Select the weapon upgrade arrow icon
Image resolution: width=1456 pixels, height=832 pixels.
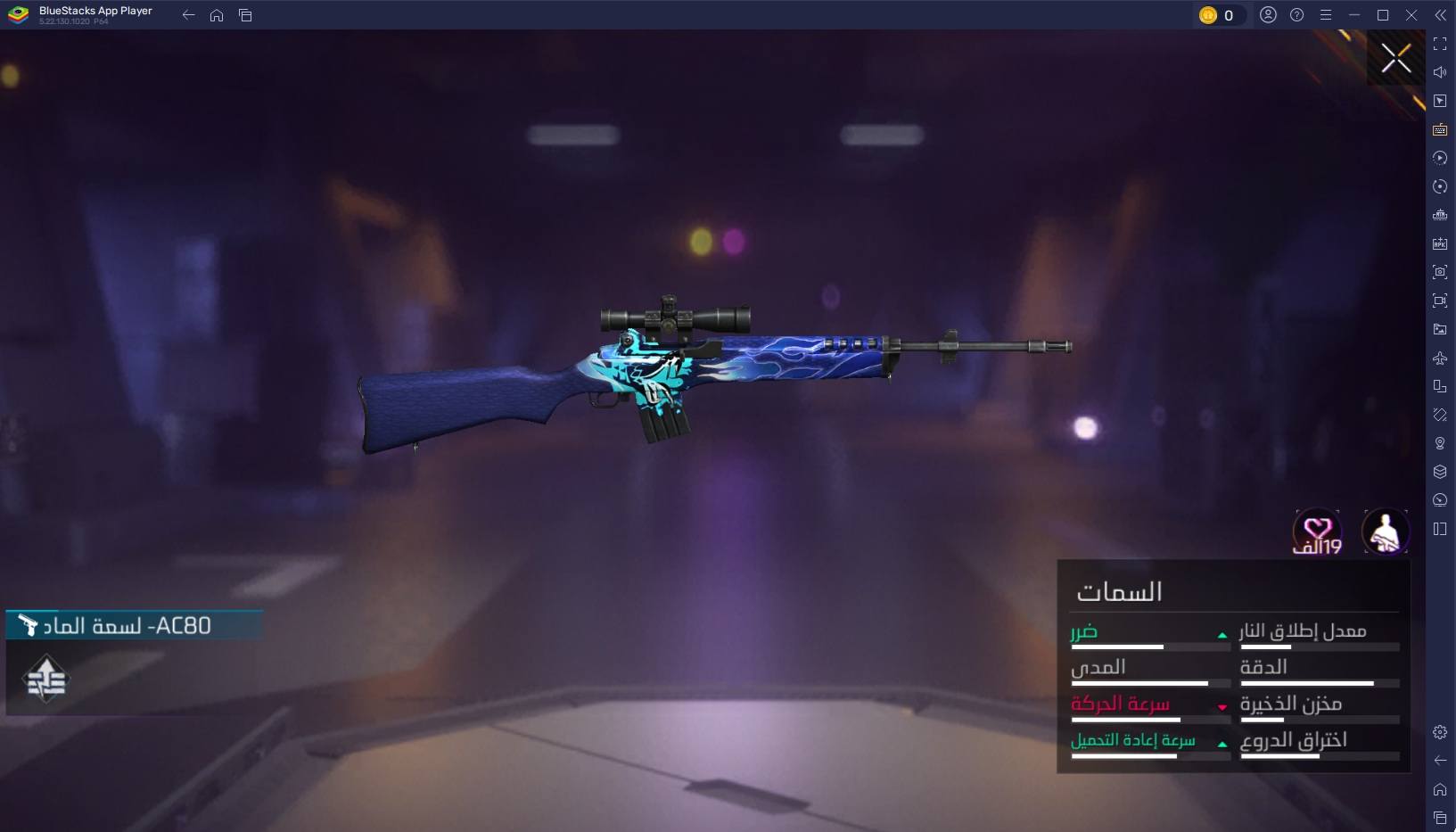(46, 680)
